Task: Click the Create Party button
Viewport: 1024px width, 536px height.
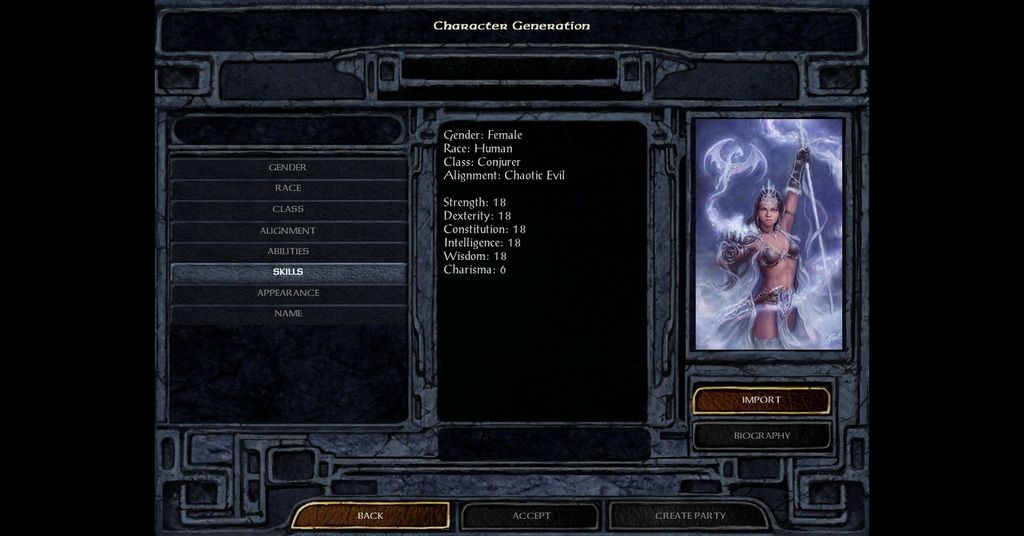Action: [690, 516]
